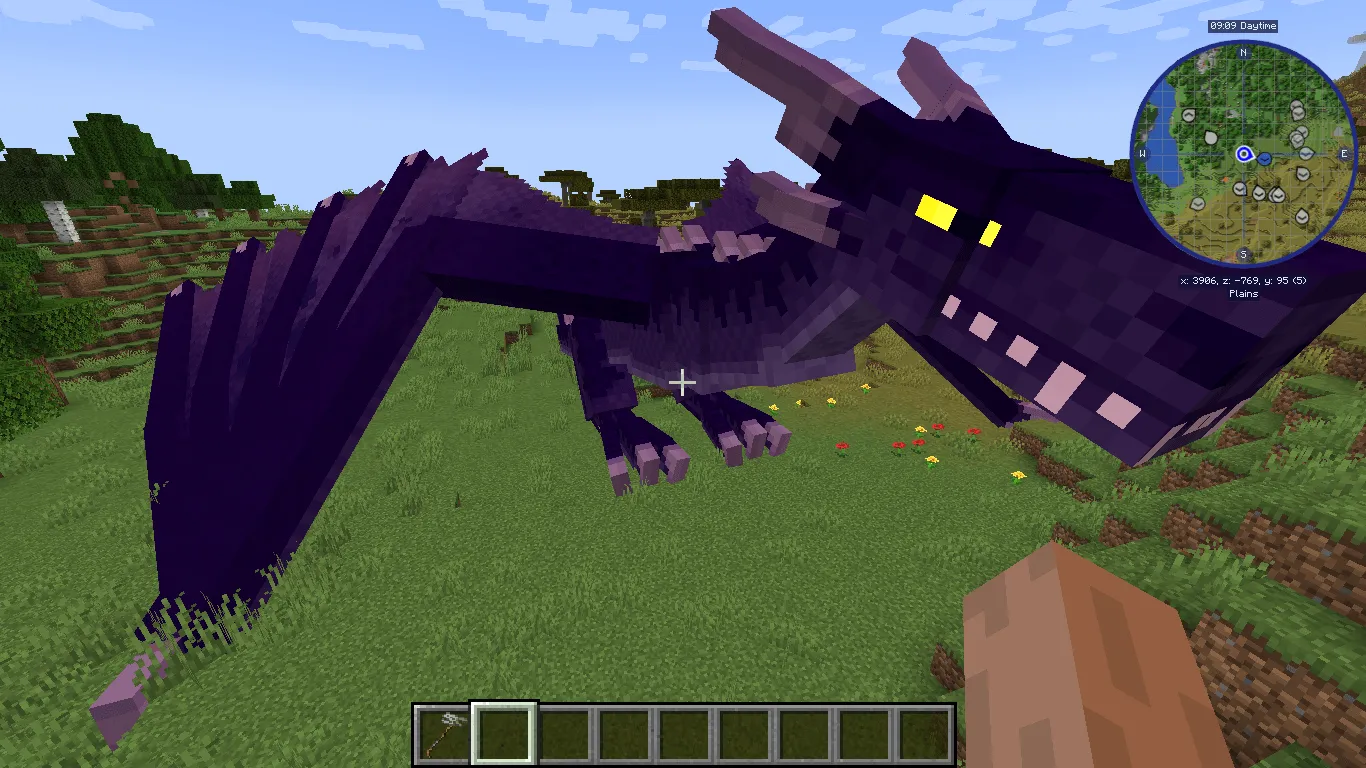Click the blue entity dot beside the player arrow
The image size is (1366, 768).
click(1265, 158)
